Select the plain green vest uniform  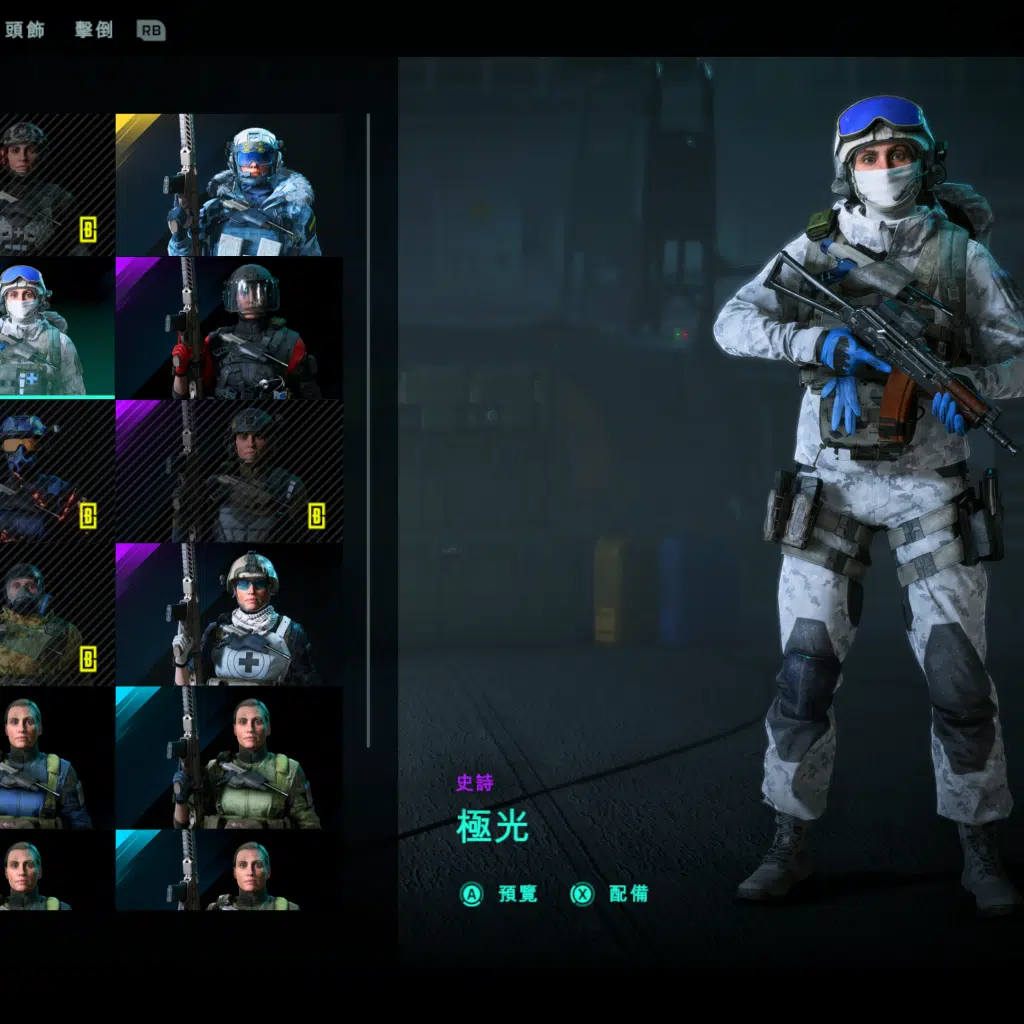coord(229,757)
